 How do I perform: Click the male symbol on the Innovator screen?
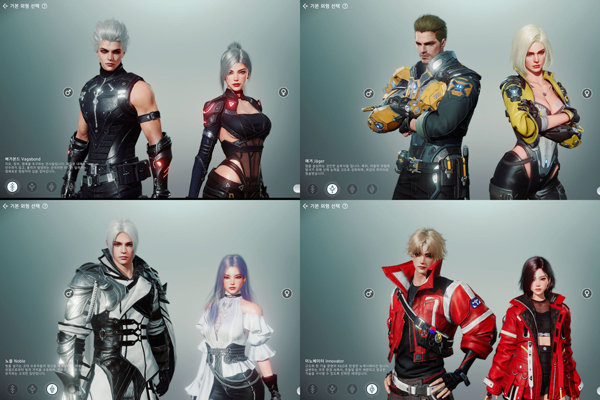[x=369, y=293]
